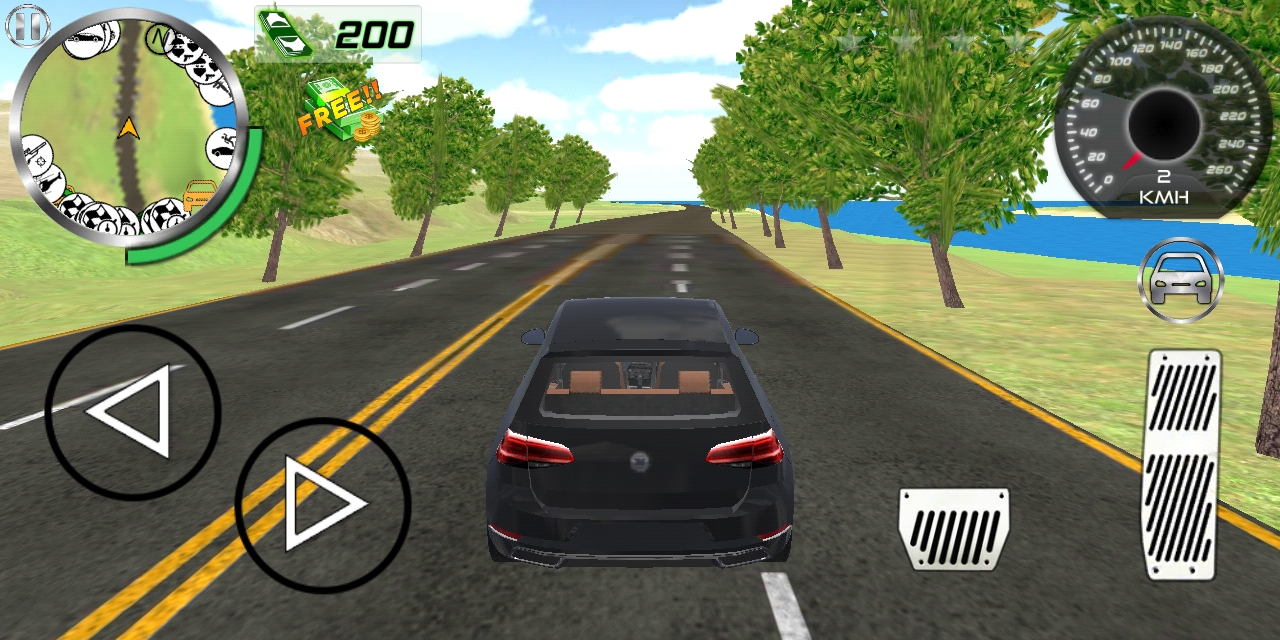
Task: Hit the brake pedal
Action: [953, 528]
